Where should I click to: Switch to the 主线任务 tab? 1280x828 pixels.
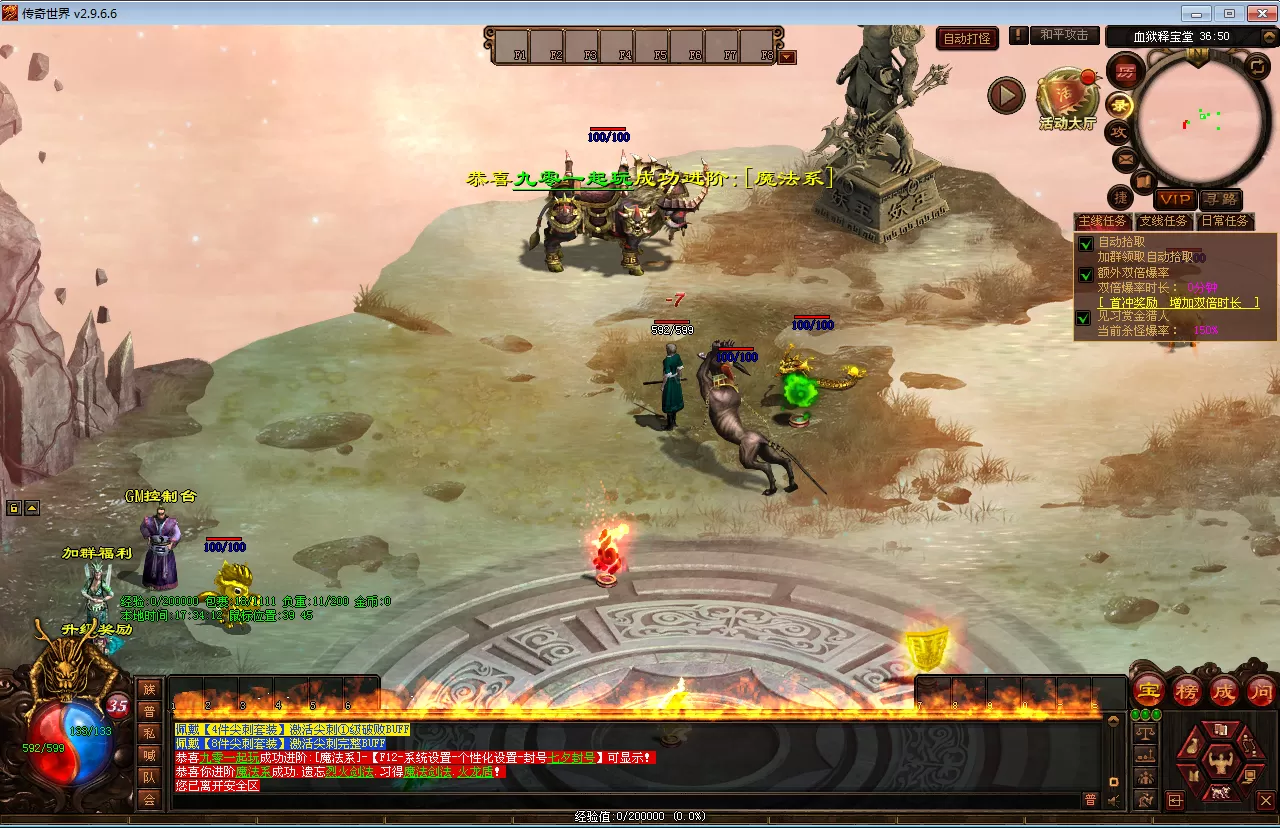[1102, 221]
